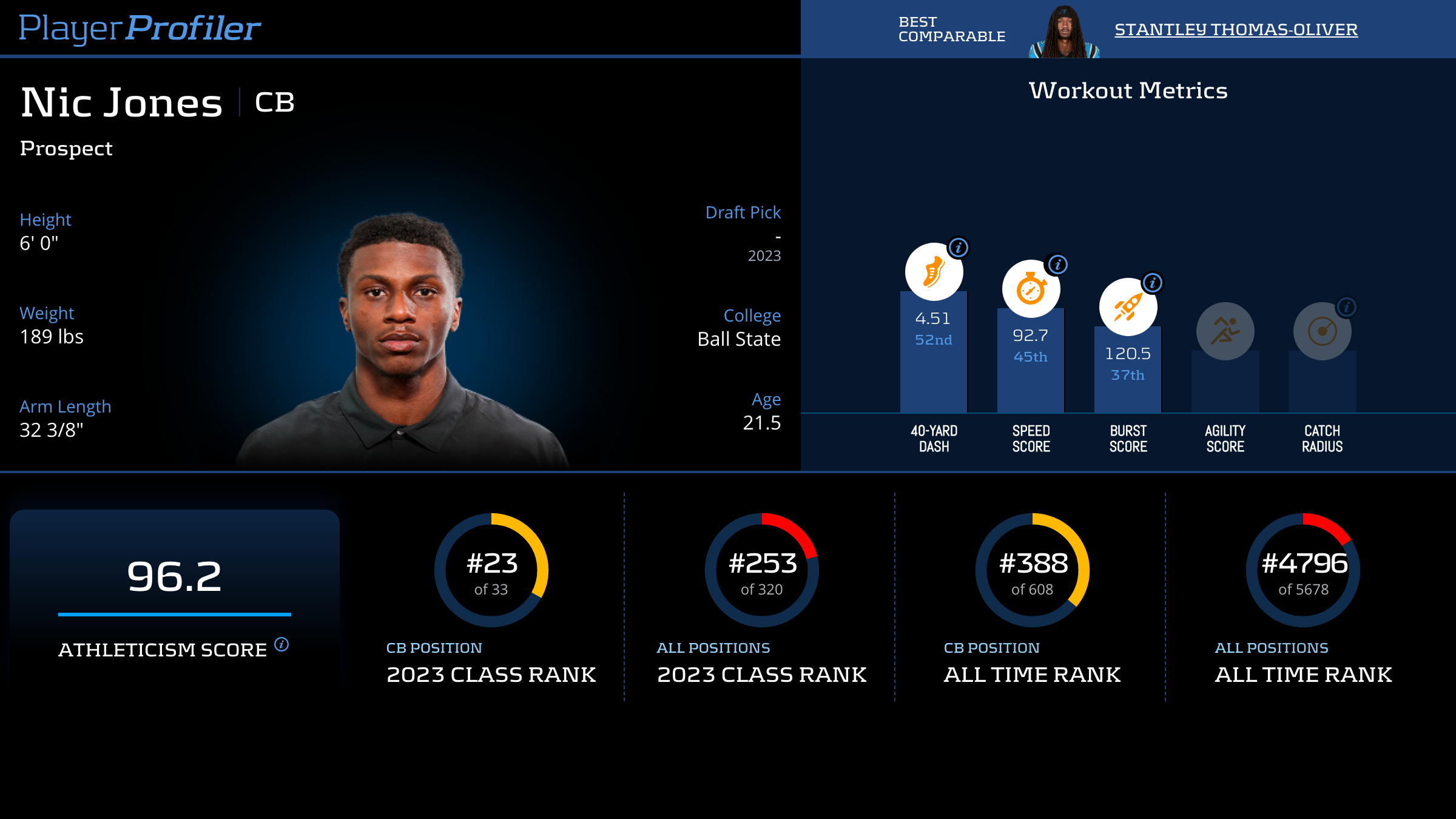Select the greyed-out Agility Score runner icon
The width and height of the screenshot is (1456, 819).
click(x=1225, y=331)
